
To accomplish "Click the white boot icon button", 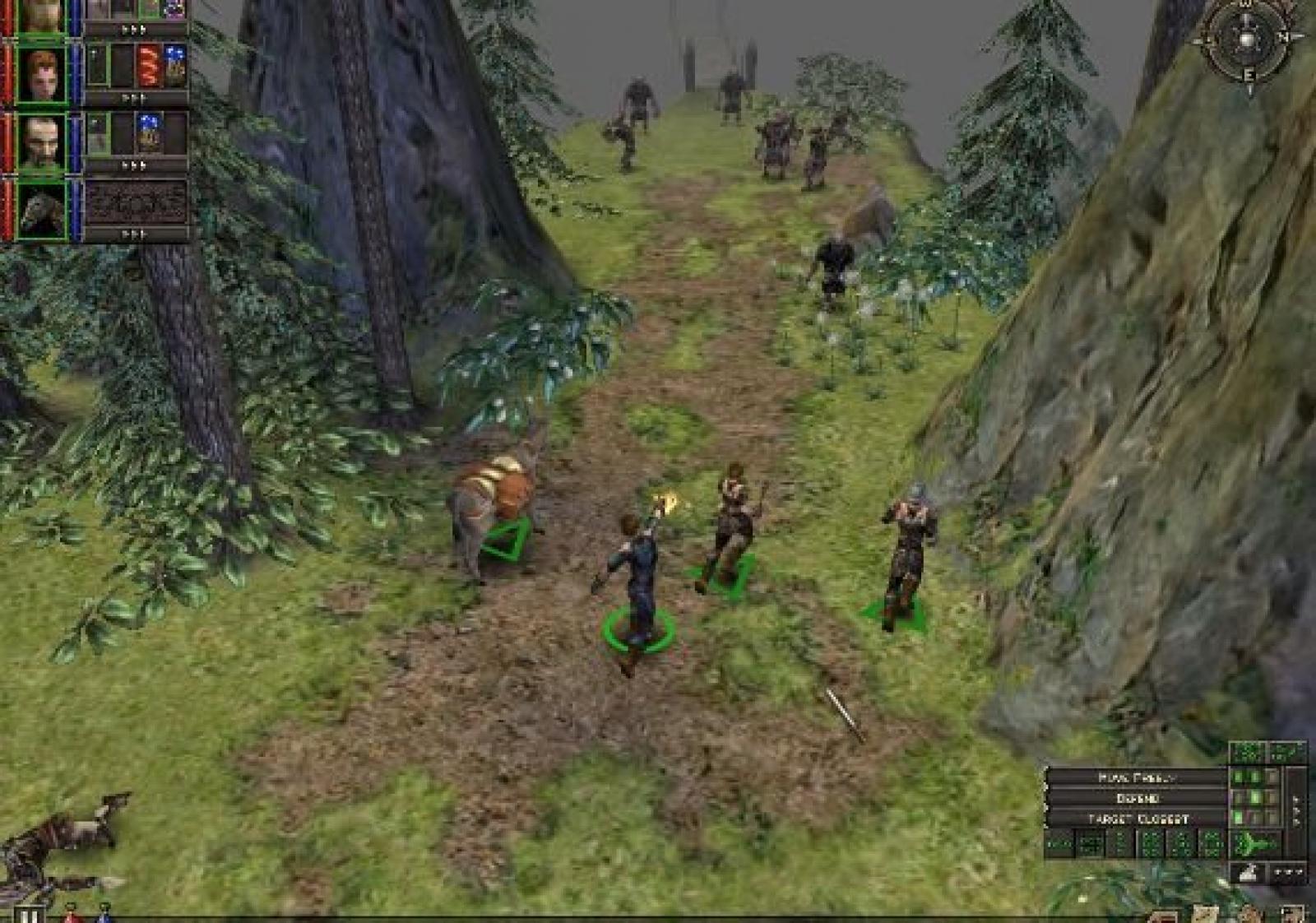I will [1248, 873].
